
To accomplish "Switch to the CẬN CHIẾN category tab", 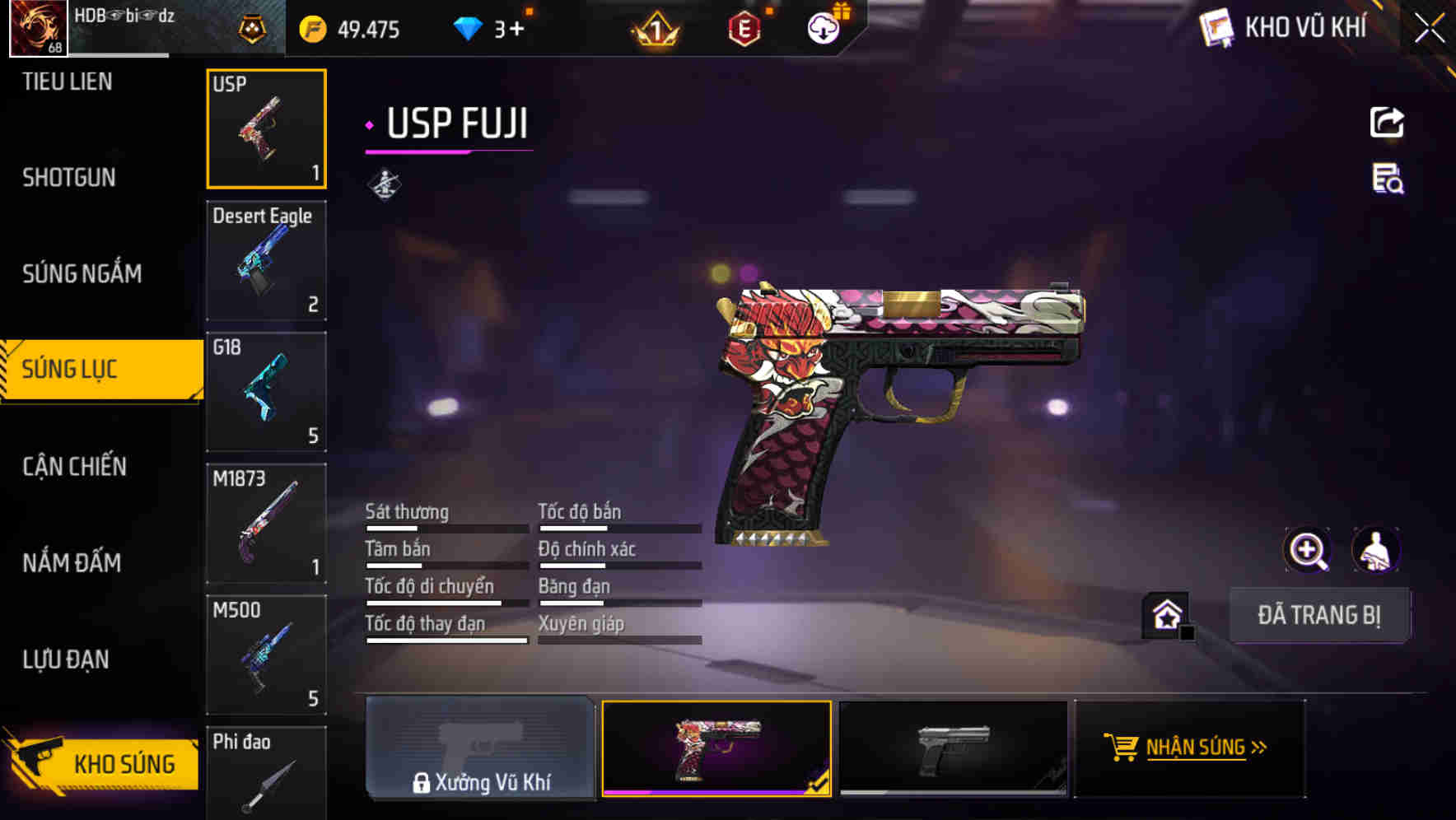I will coord(74,467).
